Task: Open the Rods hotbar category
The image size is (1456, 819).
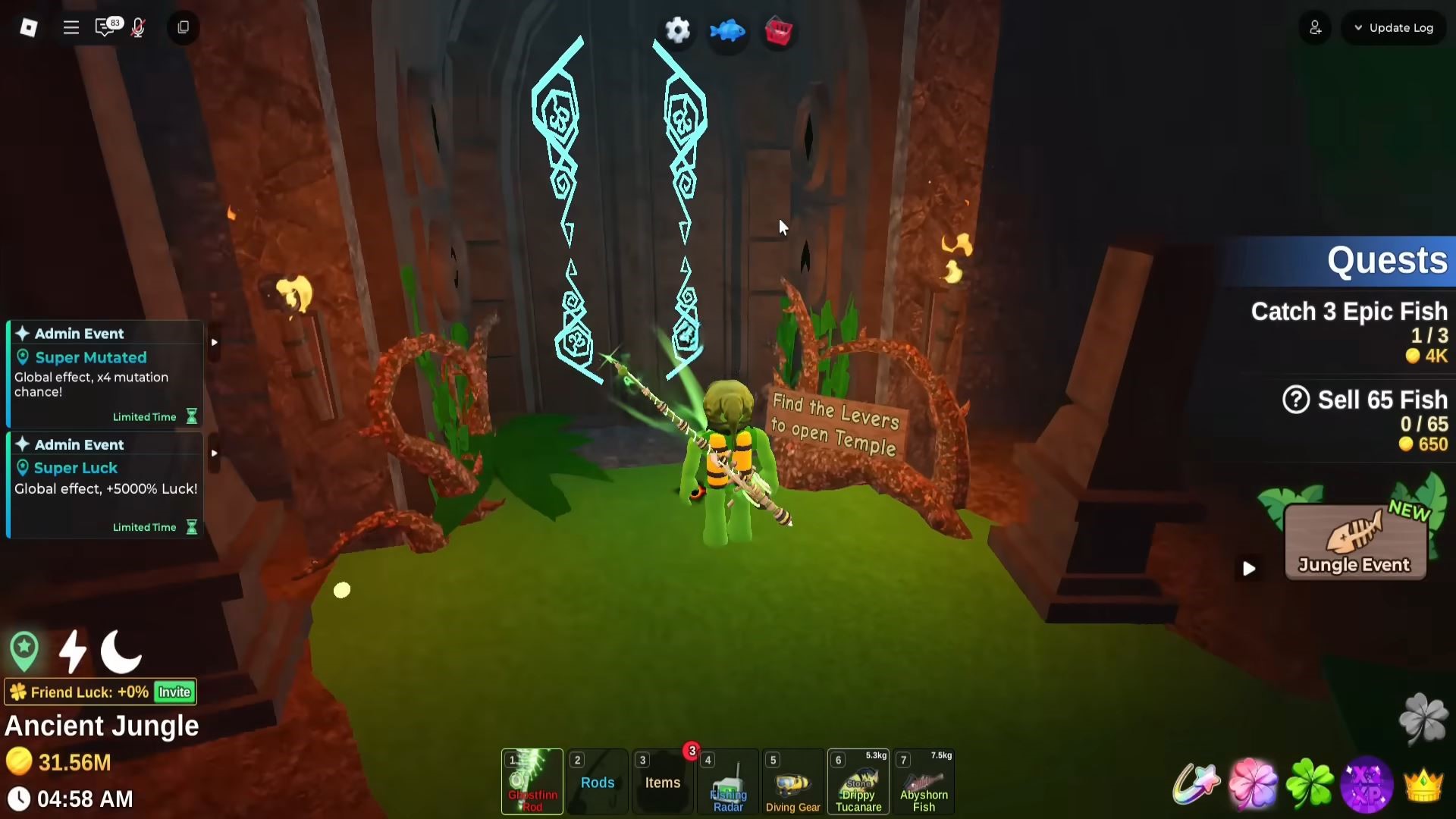Action: 598,782
